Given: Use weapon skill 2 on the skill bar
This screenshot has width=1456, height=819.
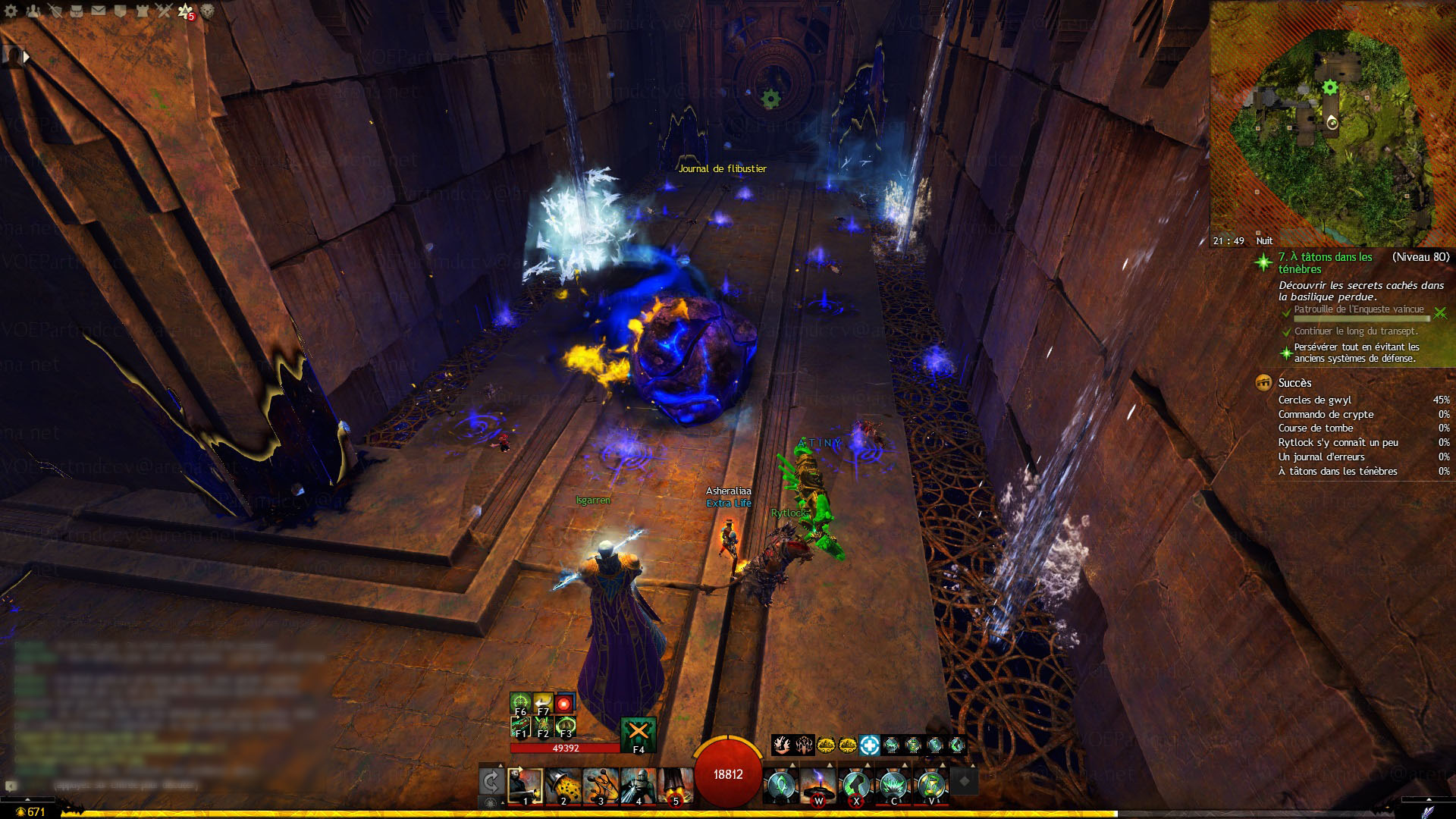Looking at the screenshot, I should point(563,786).
